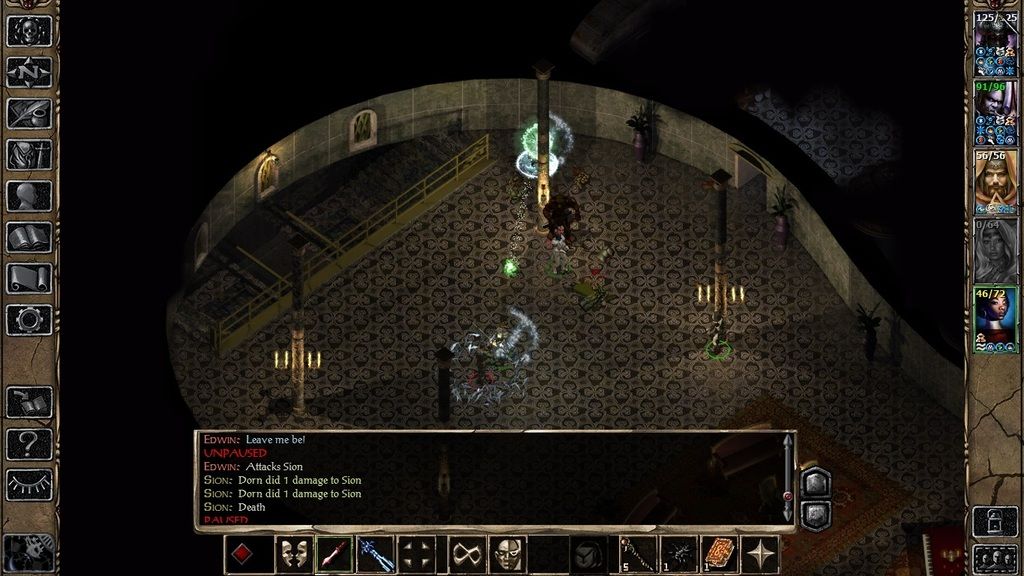Activate the theater masks action button
Viewport: 1024px width, 576px height.
290,554
